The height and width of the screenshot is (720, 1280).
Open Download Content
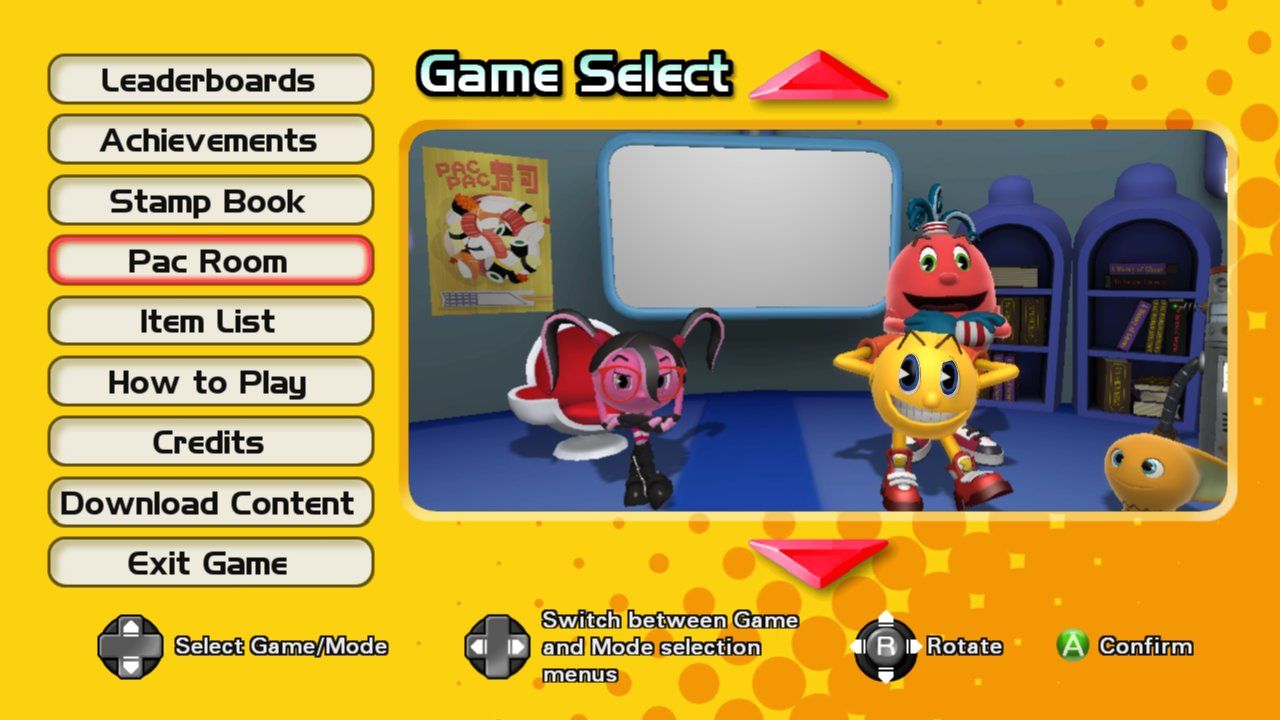tap(211, 502)
